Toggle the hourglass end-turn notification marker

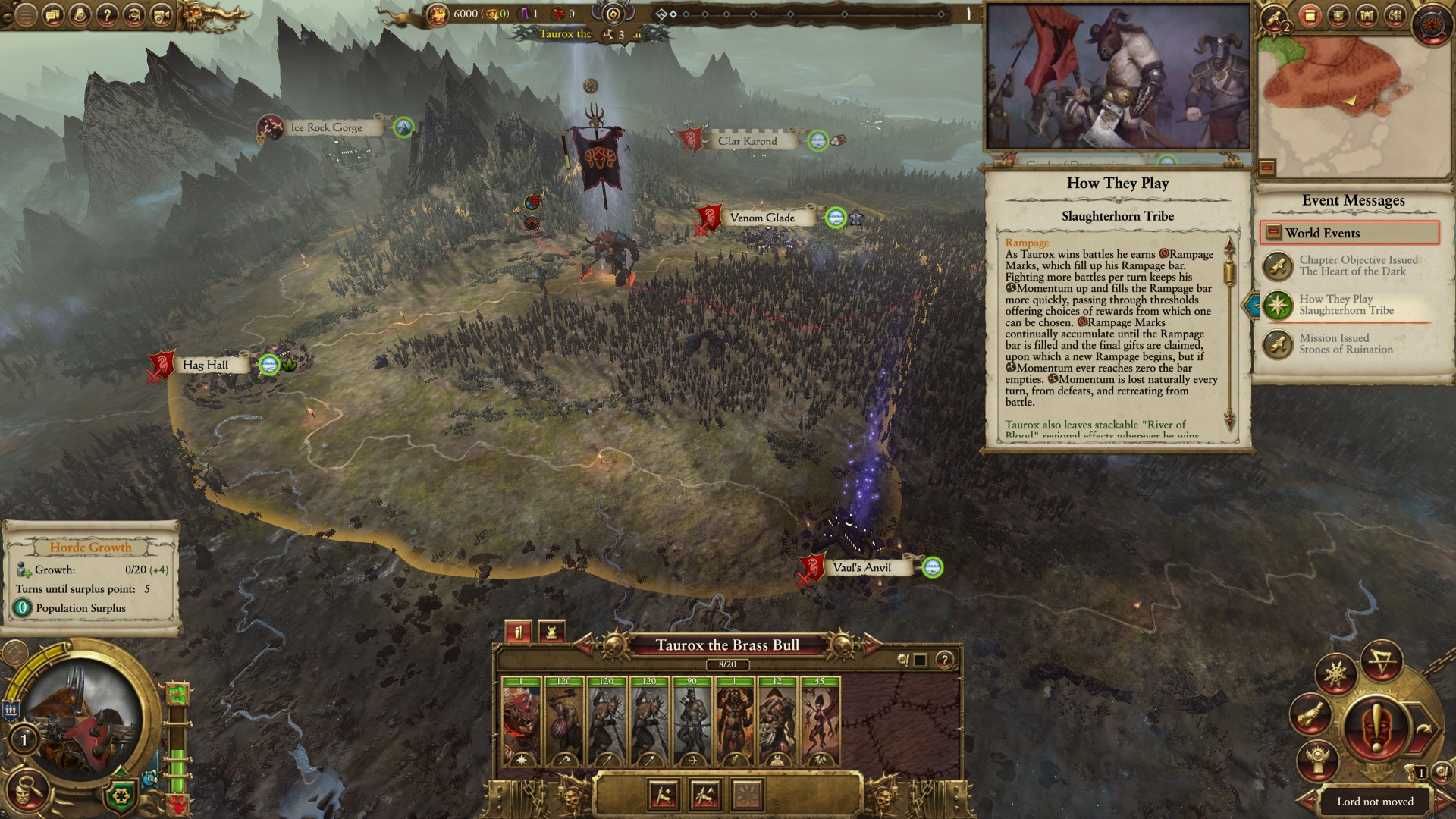[x=1411, y=772]
